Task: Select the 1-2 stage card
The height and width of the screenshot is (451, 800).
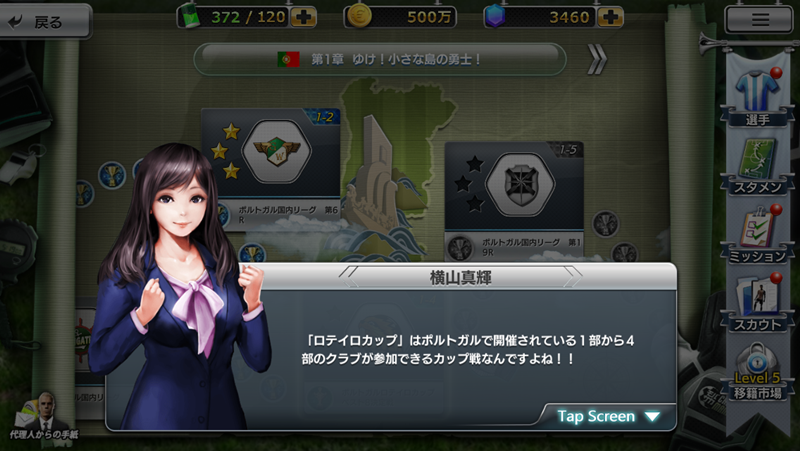Action: click(x=270, y=160)
